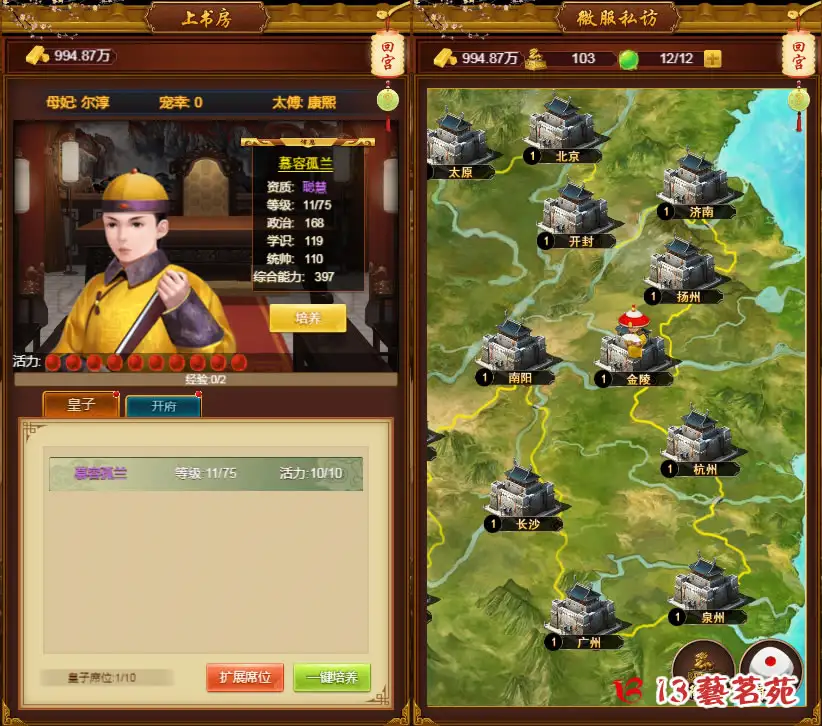Pick the 长沙 city on the map
The image size is (822, 726).
point(521,498)
